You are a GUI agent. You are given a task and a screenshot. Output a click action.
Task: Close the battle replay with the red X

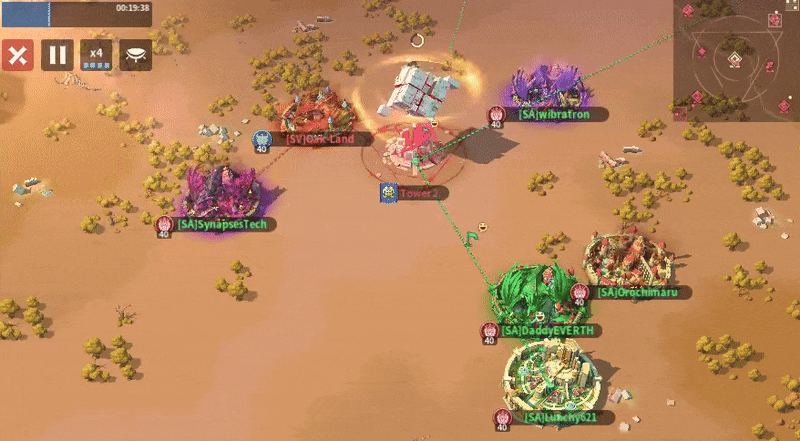[17, 55]
